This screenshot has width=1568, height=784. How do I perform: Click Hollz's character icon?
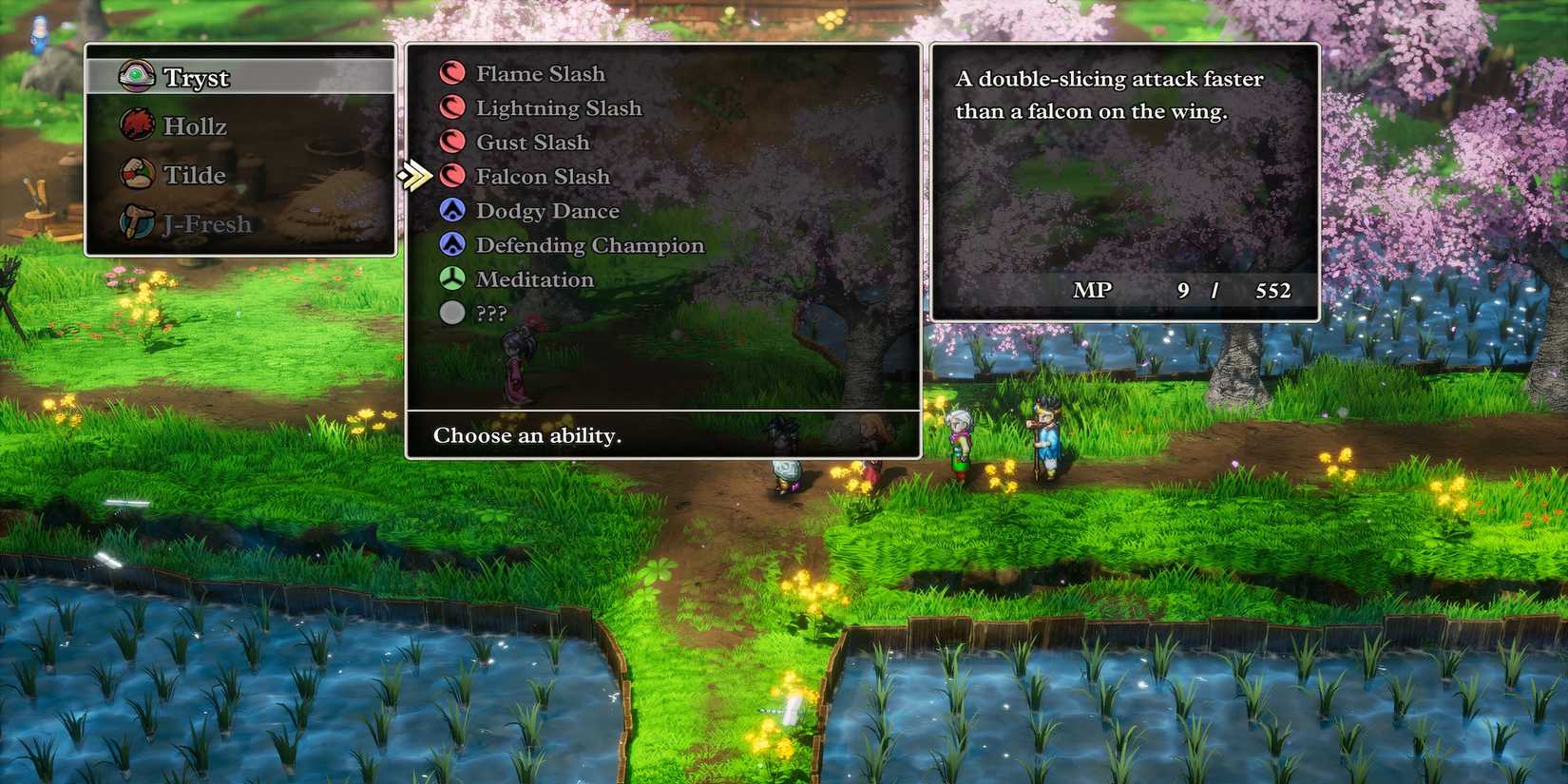point(138,124)
